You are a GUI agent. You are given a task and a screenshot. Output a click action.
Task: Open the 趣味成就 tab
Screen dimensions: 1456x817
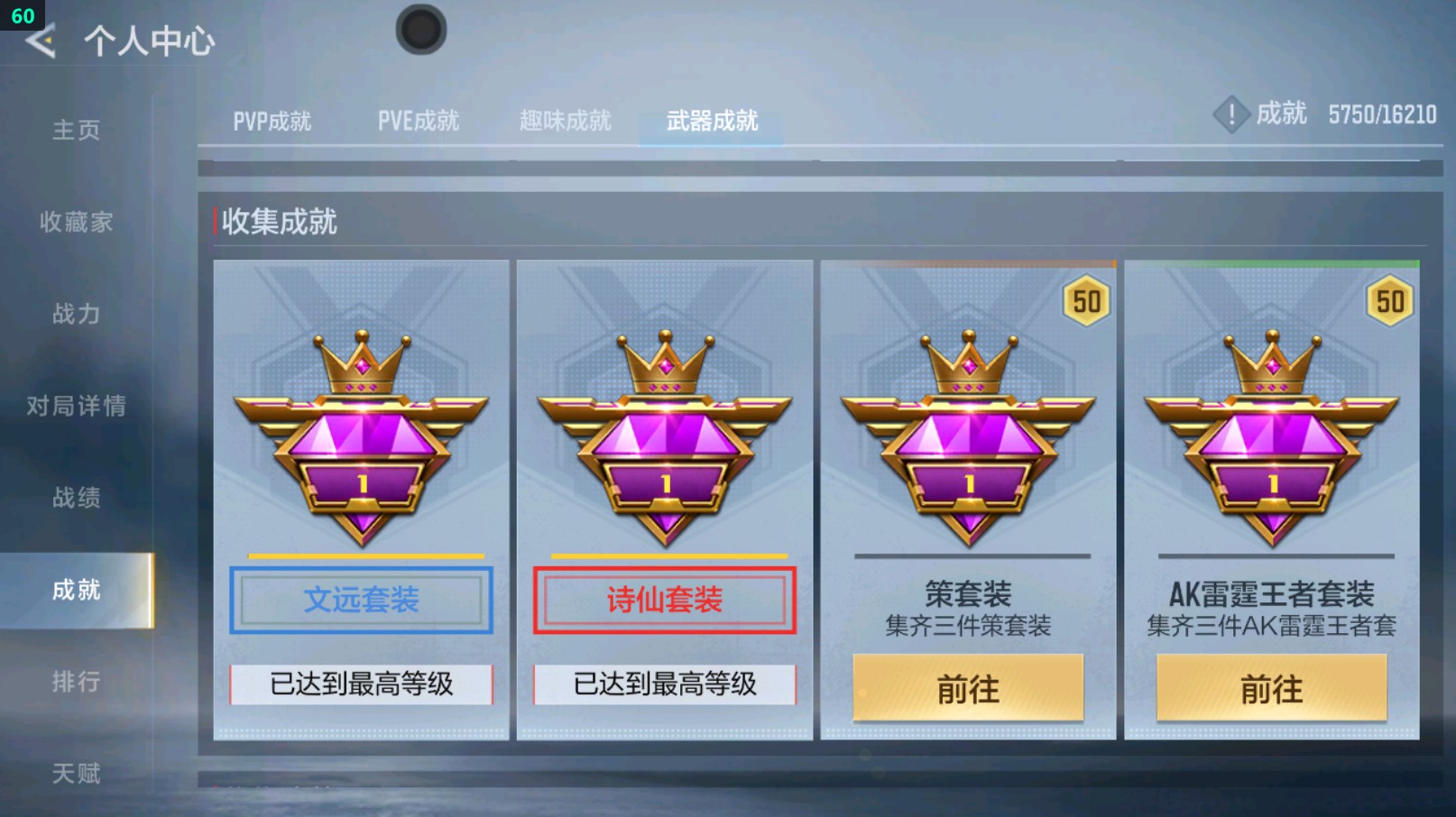click(564, 121)
